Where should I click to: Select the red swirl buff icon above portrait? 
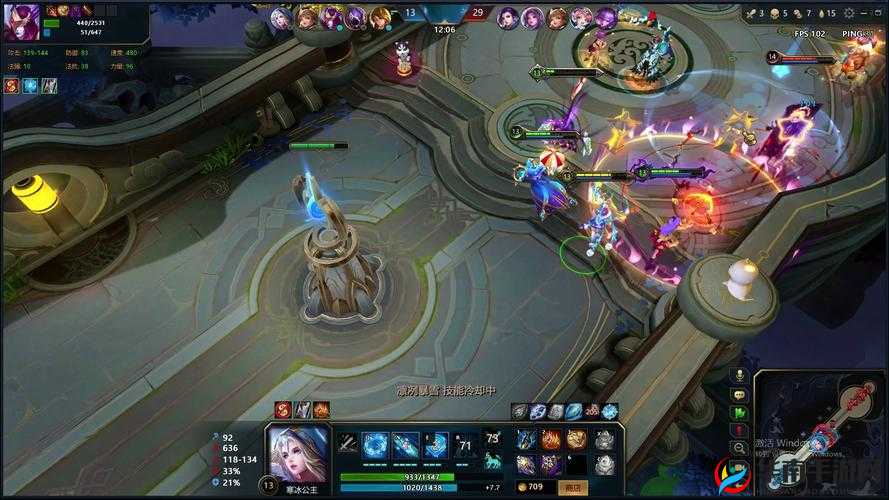point(283,409)
